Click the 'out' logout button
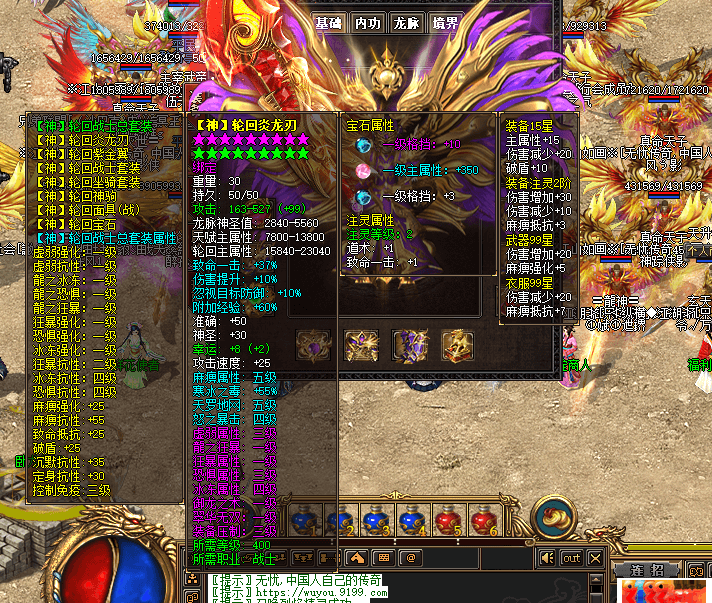Viewport: 712px width, 603px height. pyautogui.click(x=571, y=558)
